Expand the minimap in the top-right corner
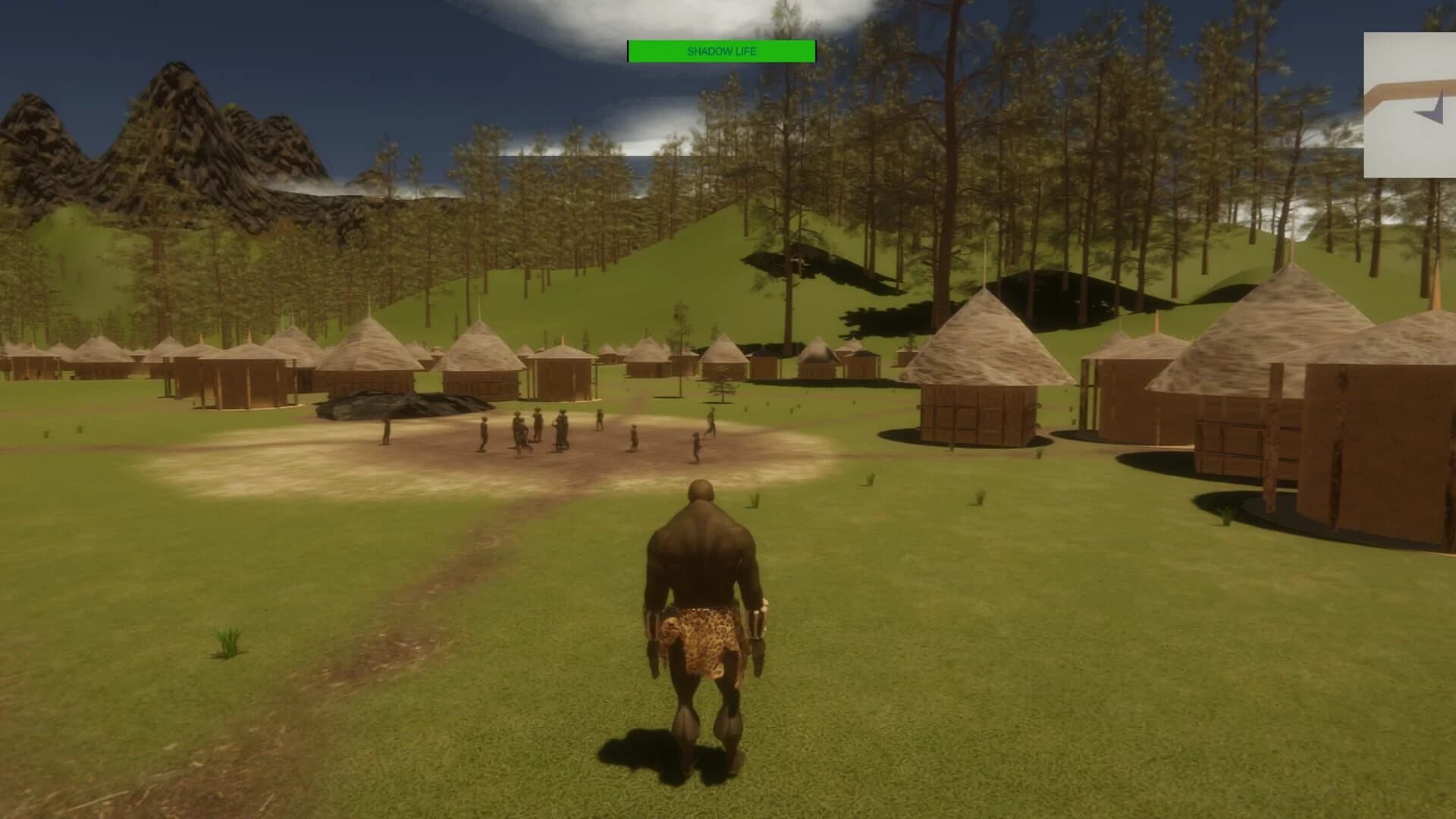Screen dimensions: 1456x819 coord(1409,106)
